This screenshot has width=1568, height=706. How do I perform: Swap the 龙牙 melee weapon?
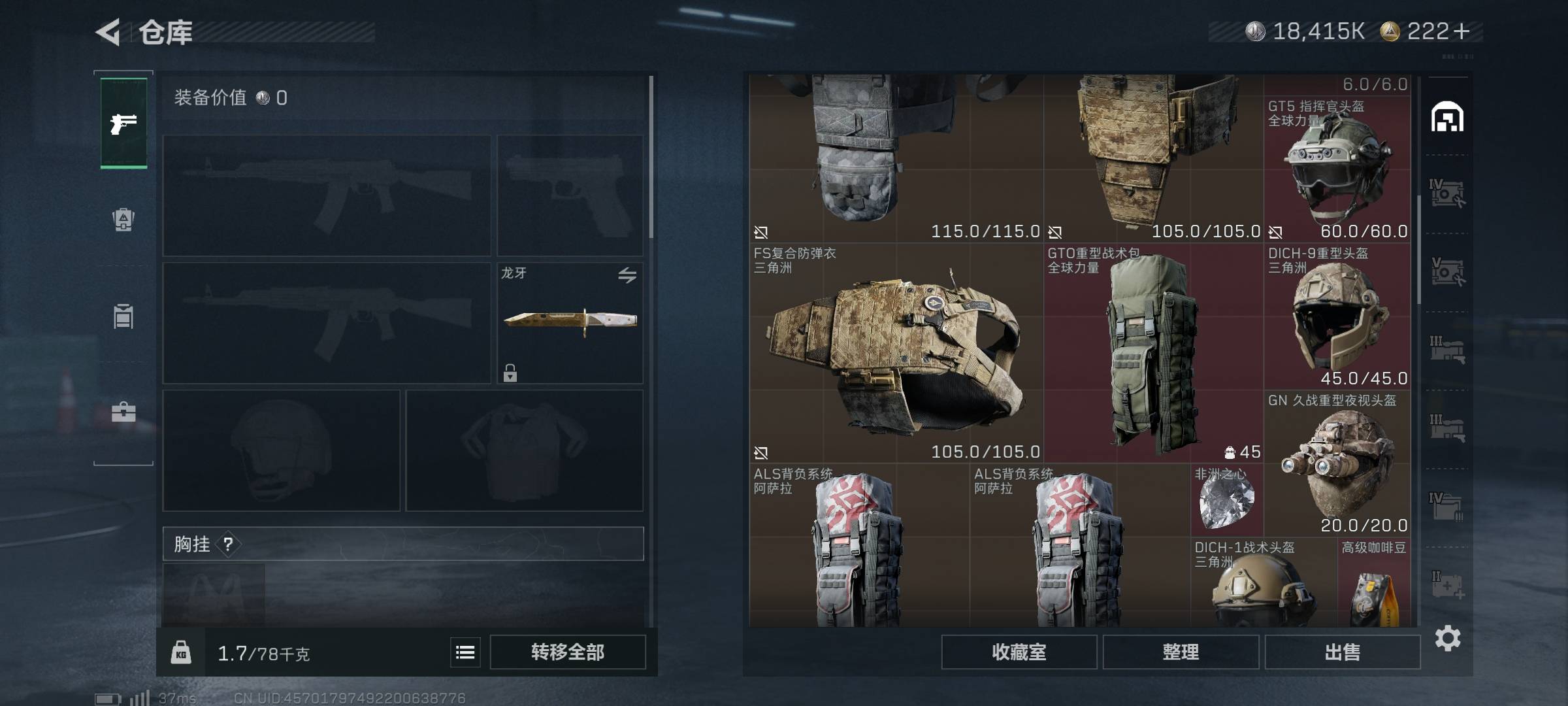coord(627,275)
